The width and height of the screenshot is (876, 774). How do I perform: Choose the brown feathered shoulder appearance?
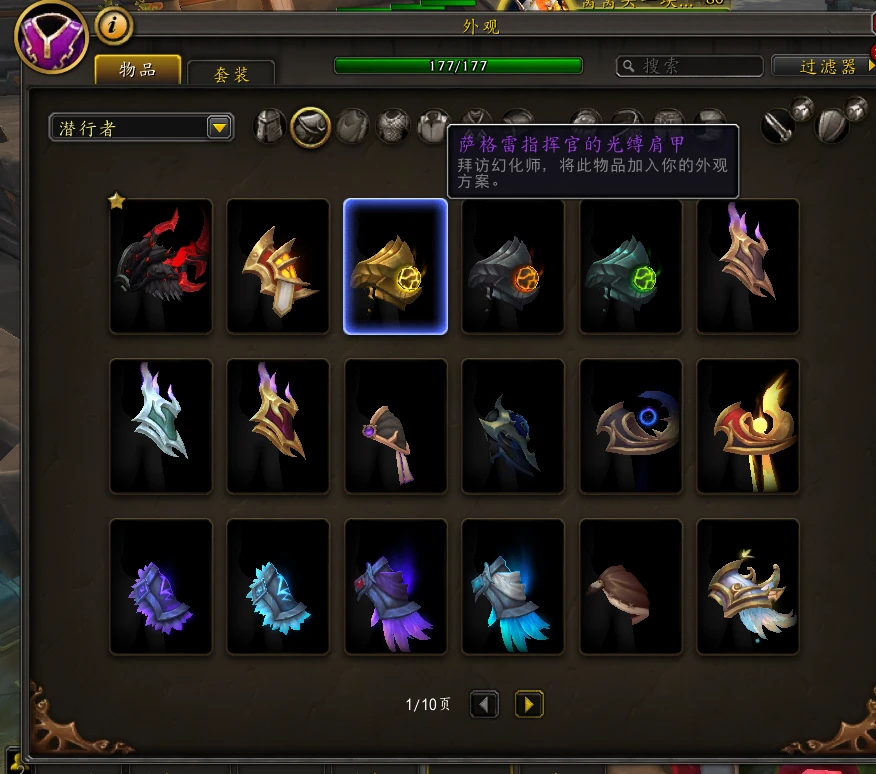[630, 587]
